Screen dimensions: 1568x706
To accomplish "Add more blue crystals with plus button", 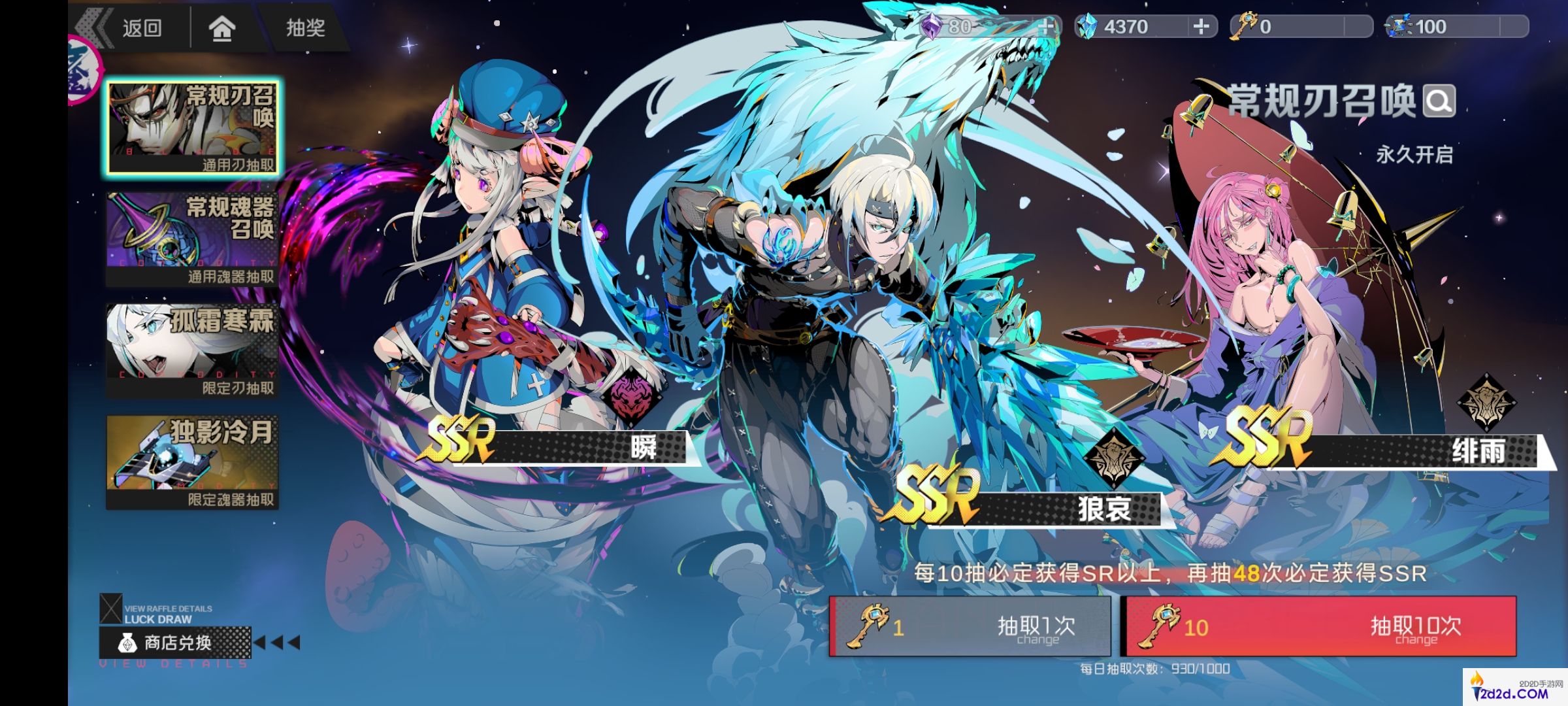I will 1201,27.
